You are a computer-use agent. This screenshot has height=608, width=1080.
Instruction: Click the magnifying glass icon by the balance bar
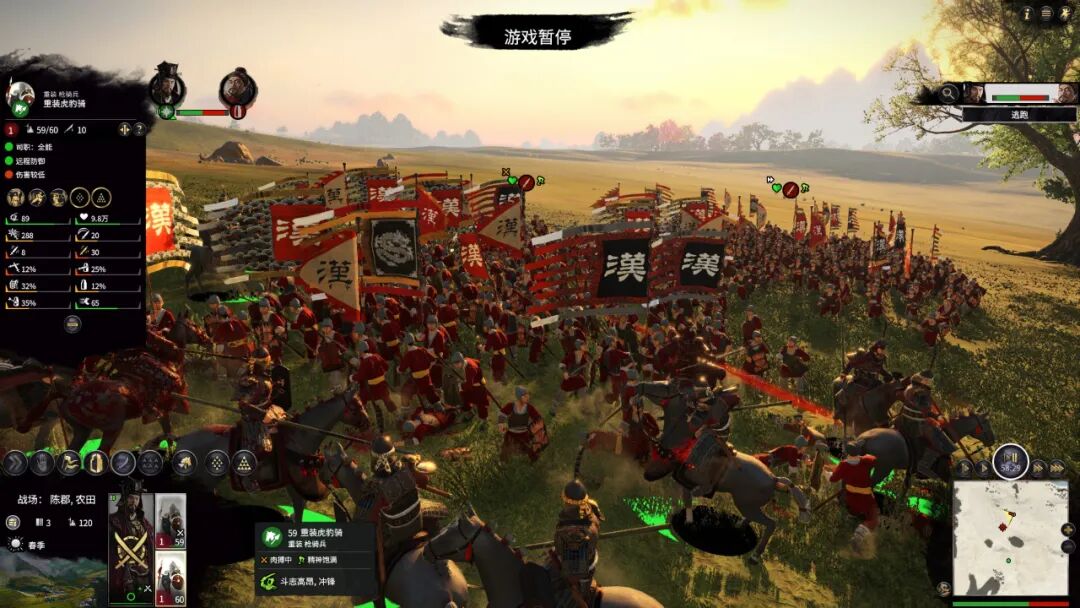click(x=948, y=93)
